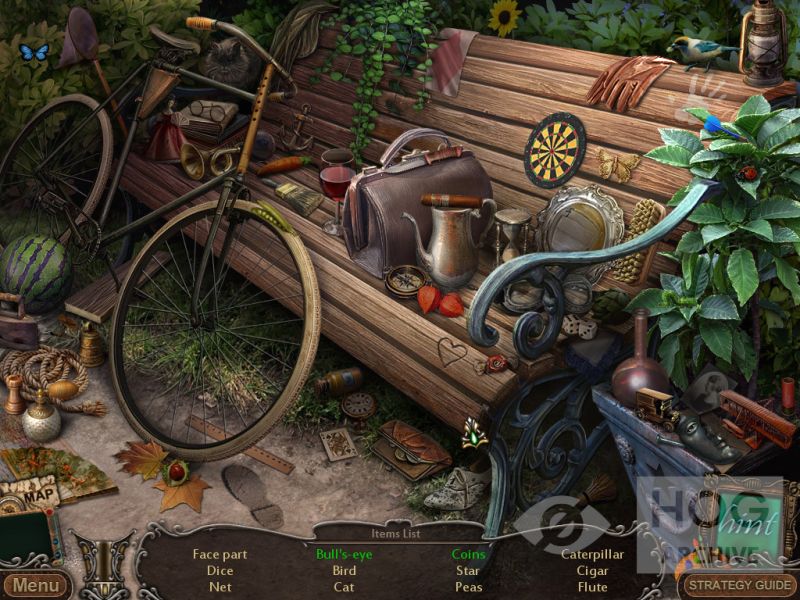Open the Strategy Guide
800x600 pixels.
740,585
